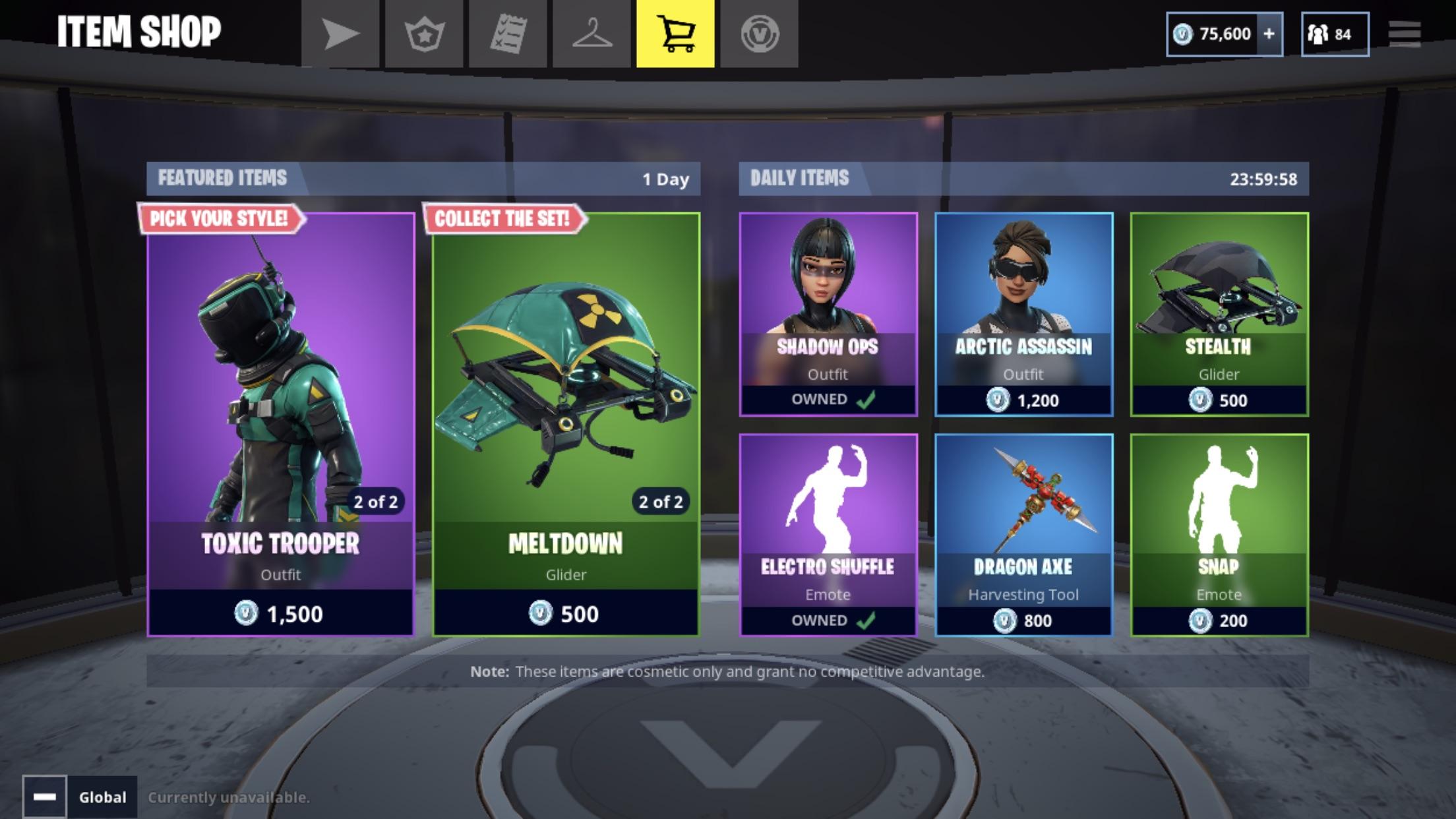Open the Challenges checklist icon
The image size is (1456, 819).
(x=510, y=33)
